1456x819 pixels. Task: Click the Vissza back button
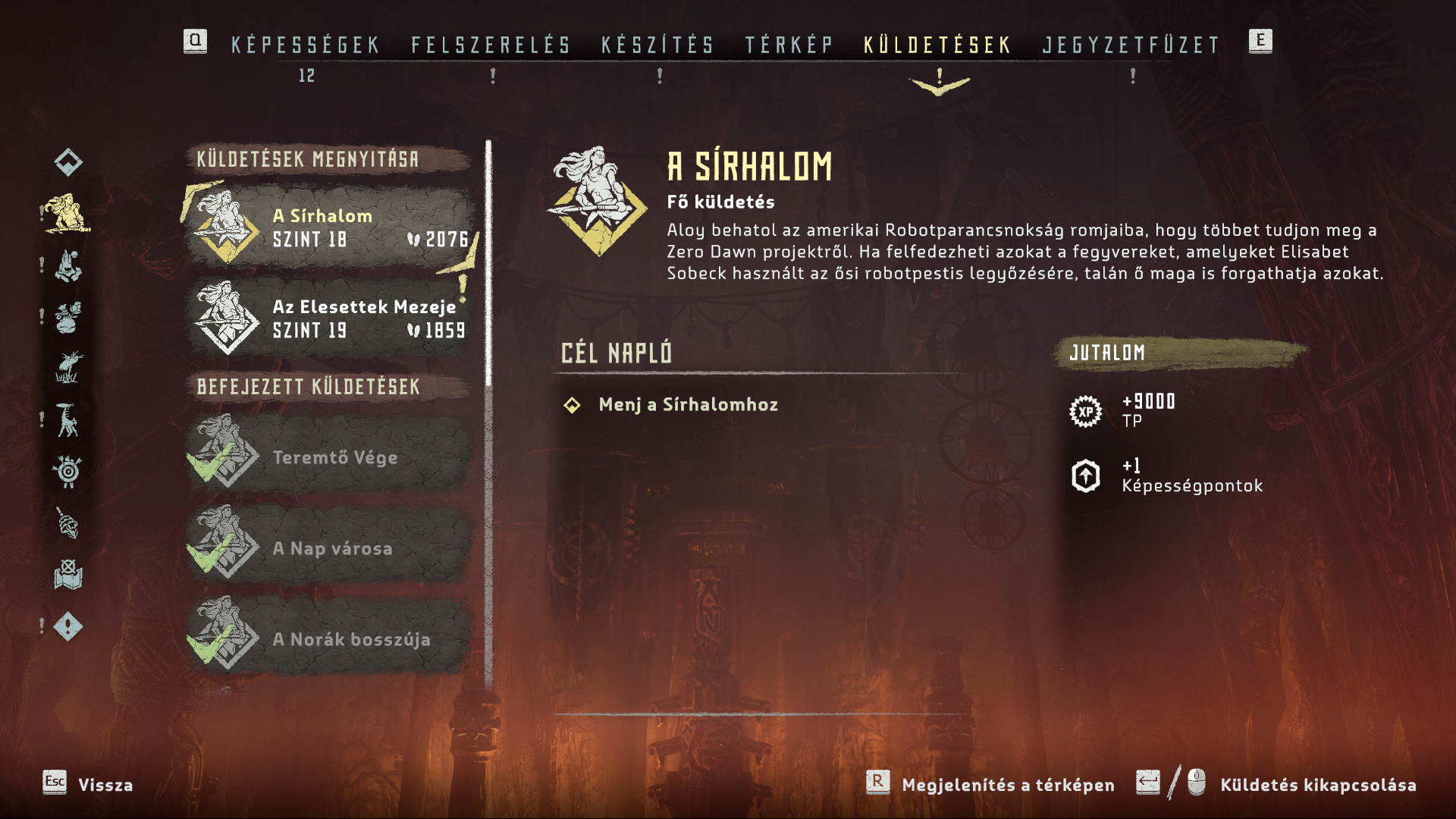coord(88,784)
